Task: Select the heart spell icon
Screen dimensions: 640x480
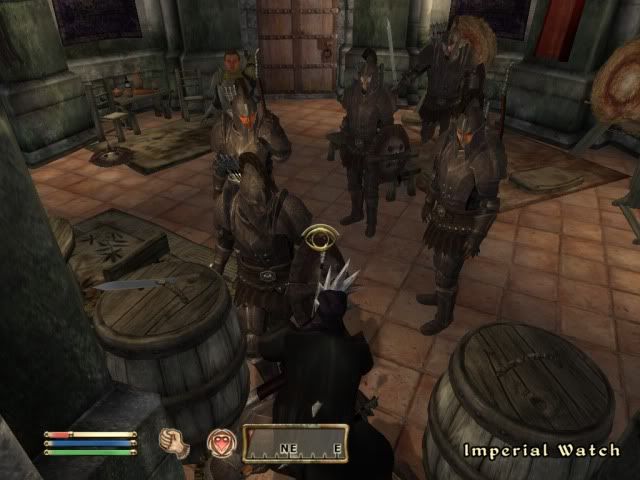Action: click(x=219, y=443)
